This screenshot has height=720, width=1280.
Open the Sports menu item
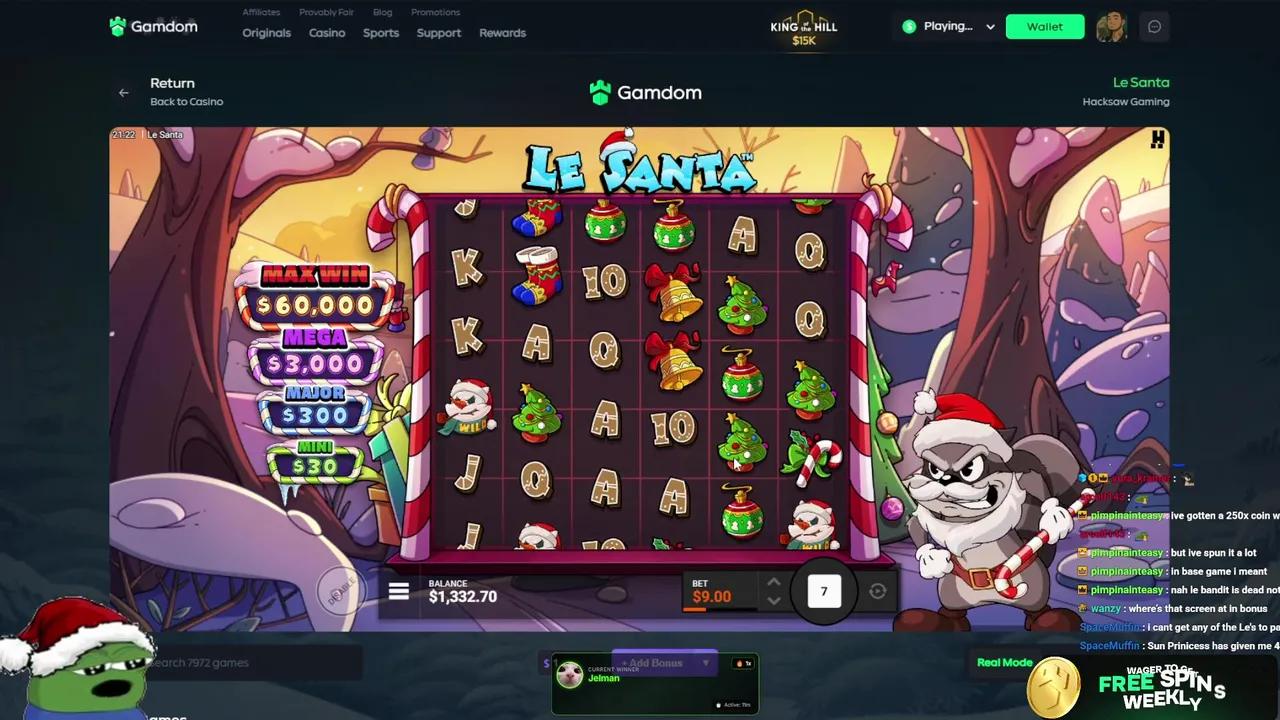point(380,32)
